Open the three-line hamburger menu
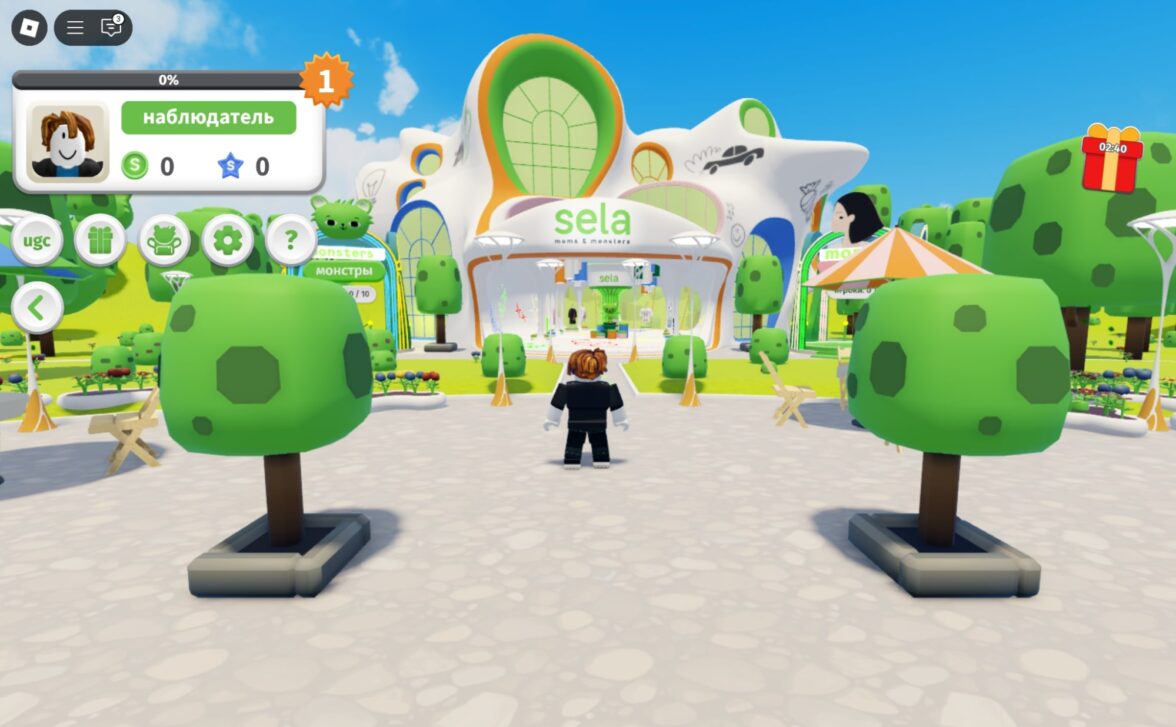Image resolution: width=1176 pixels, height=727 pixels. pyautogui.click(x=75, y=27)
